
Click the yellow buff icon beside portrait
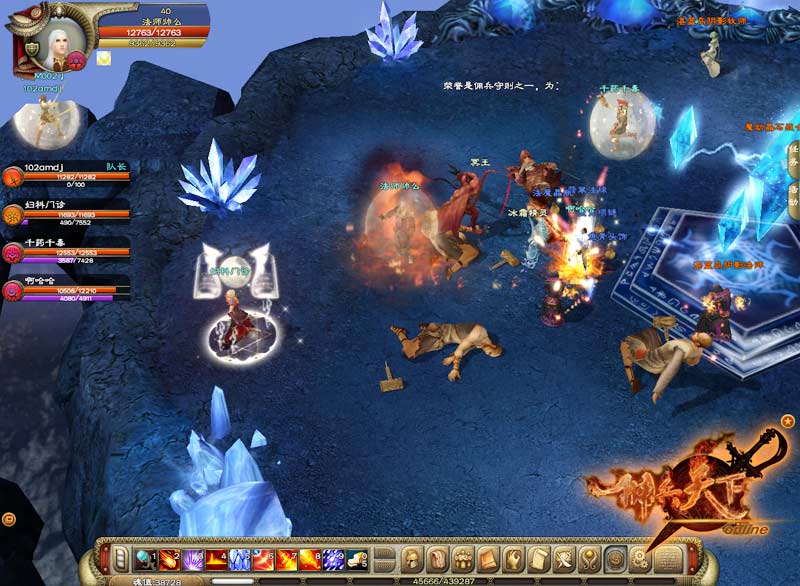click(x=103, y=58)
